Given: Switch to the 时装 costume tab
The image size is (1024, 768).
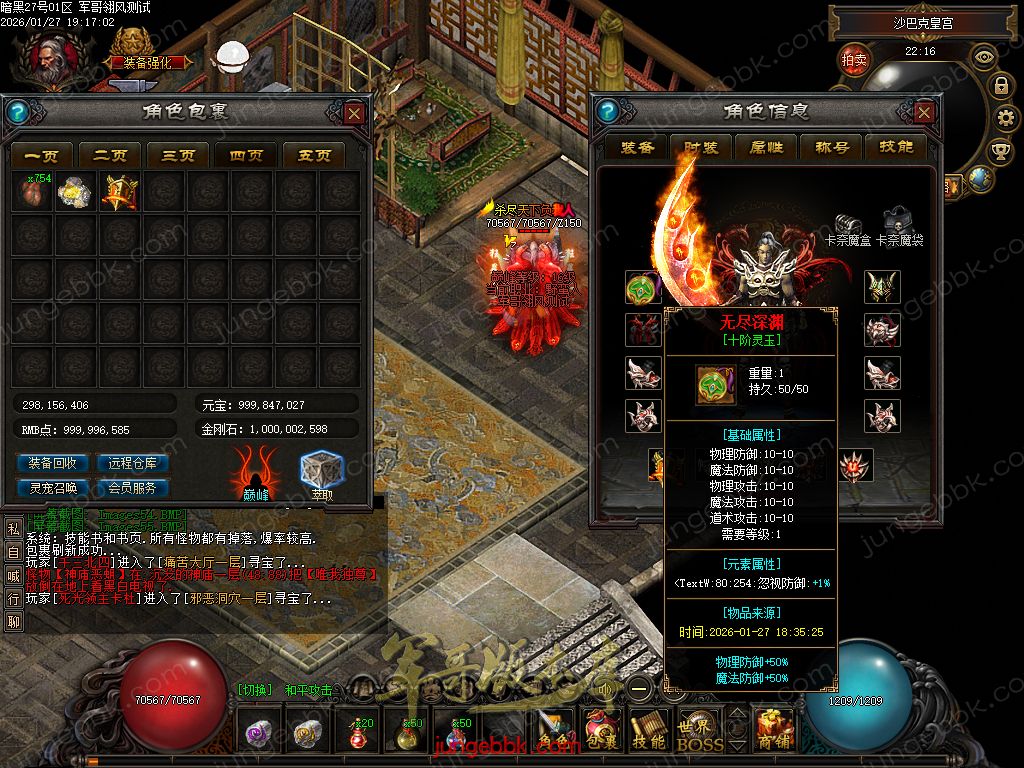Looking at the screenshot, I should pos(701,147).
